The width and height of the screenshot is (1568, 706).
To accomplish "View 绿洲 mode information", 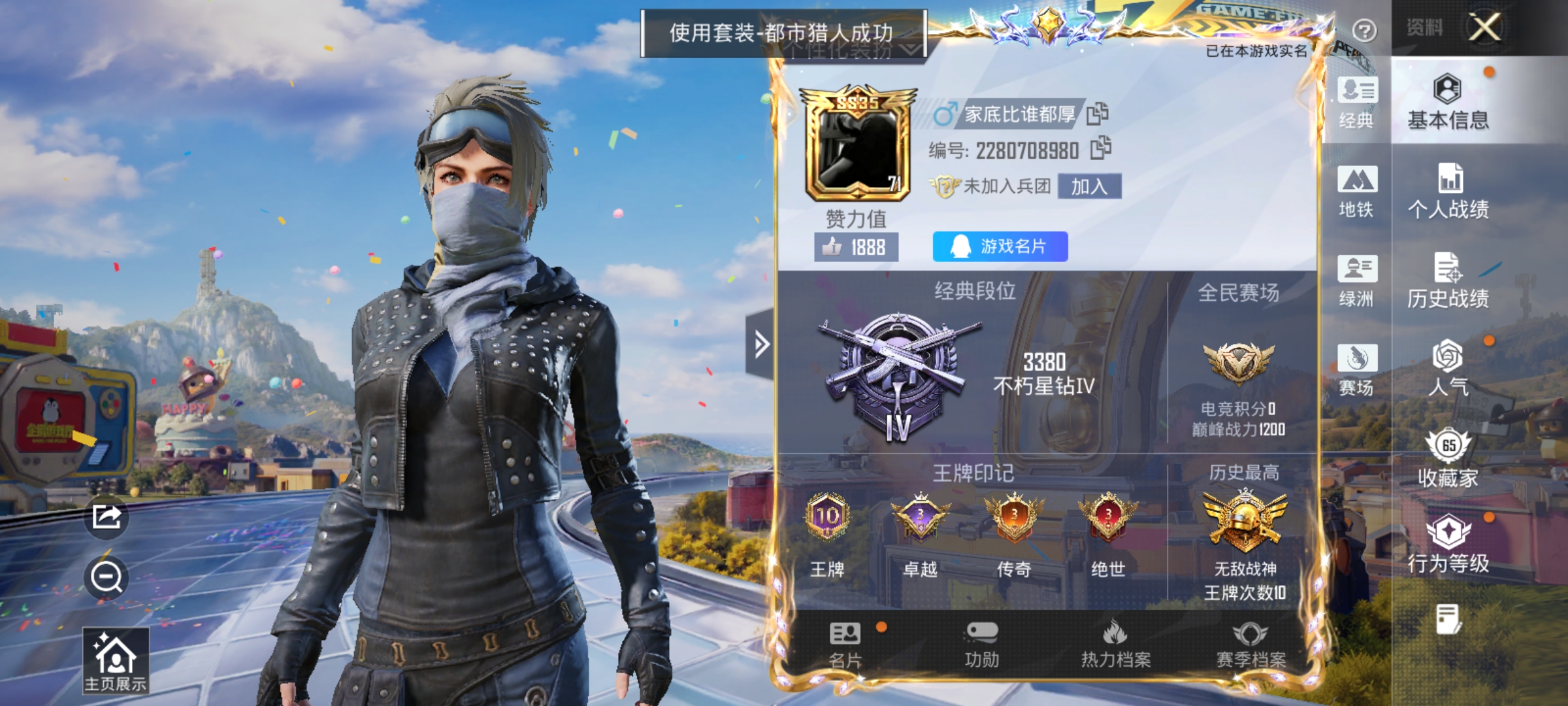I will pos(1357,278).
